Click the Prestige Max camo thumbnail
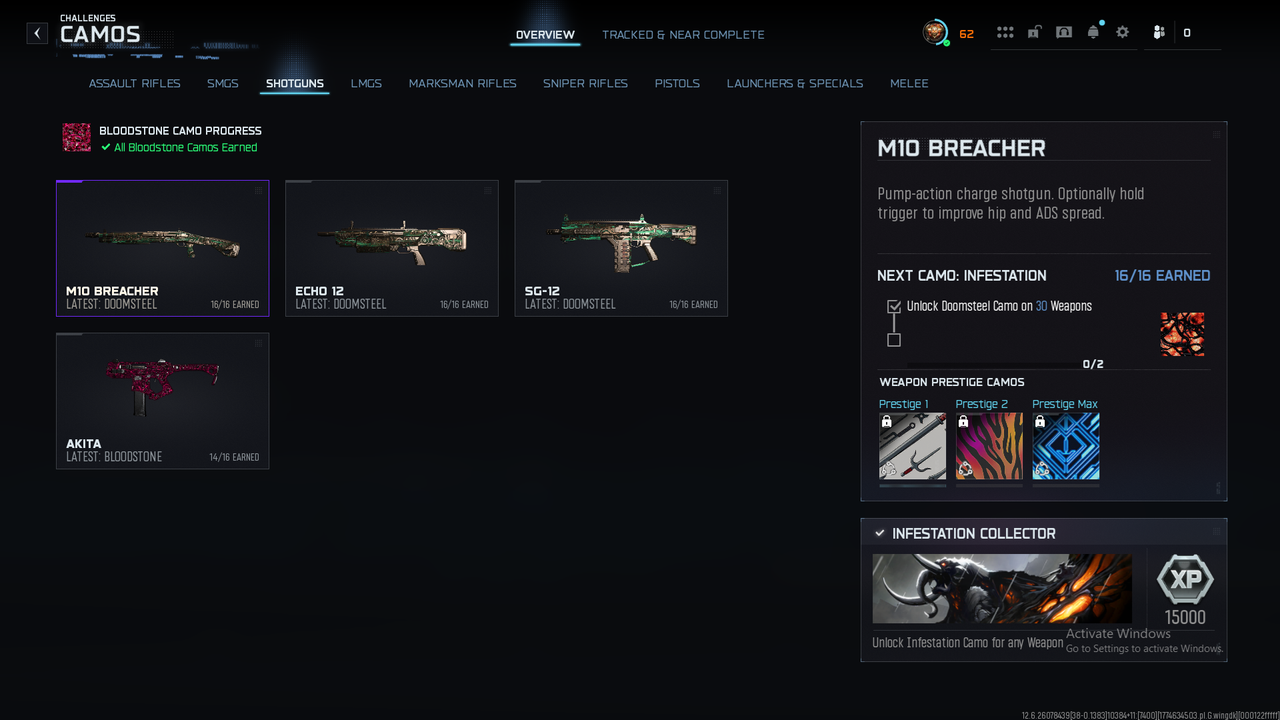 pyautogui.click(x=1065, y=446)
